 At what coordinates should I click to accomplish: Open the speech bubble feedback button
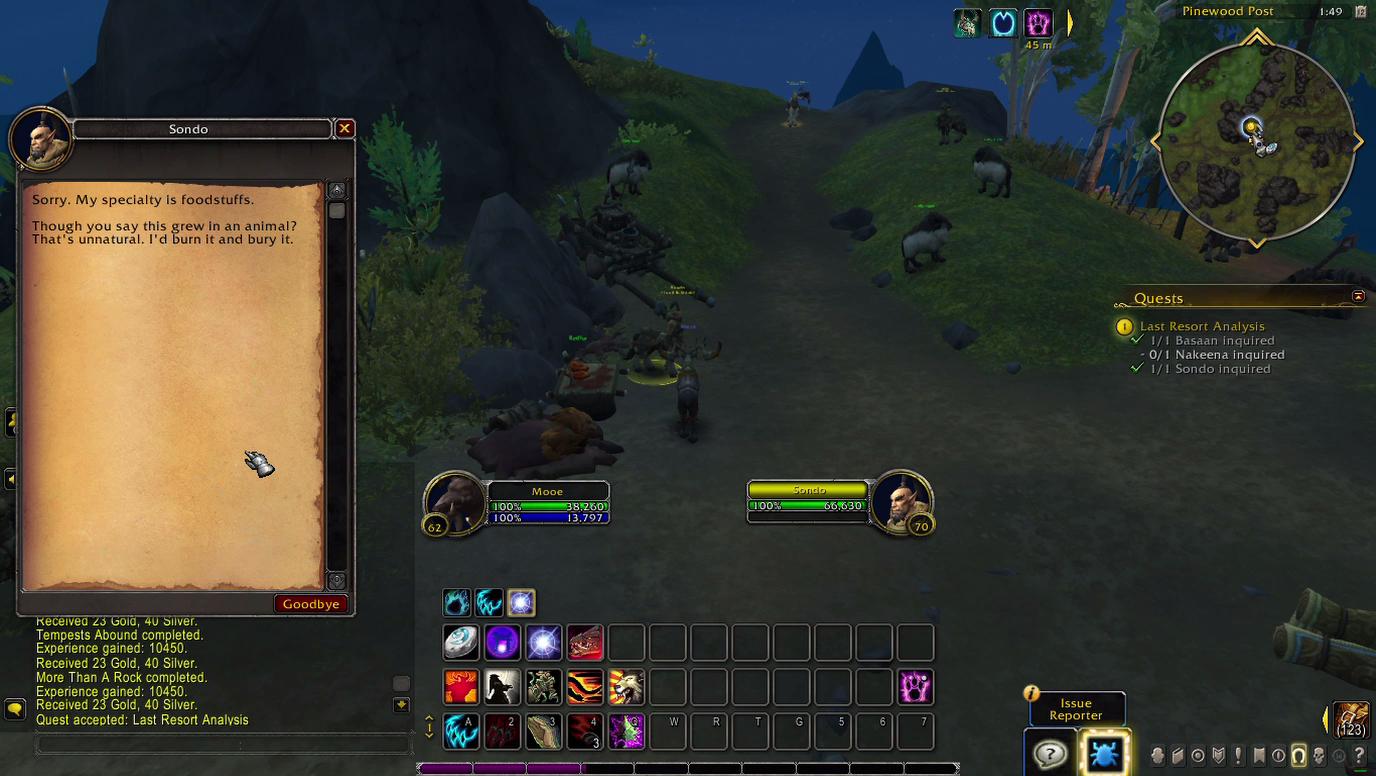tap(1049, 753)
